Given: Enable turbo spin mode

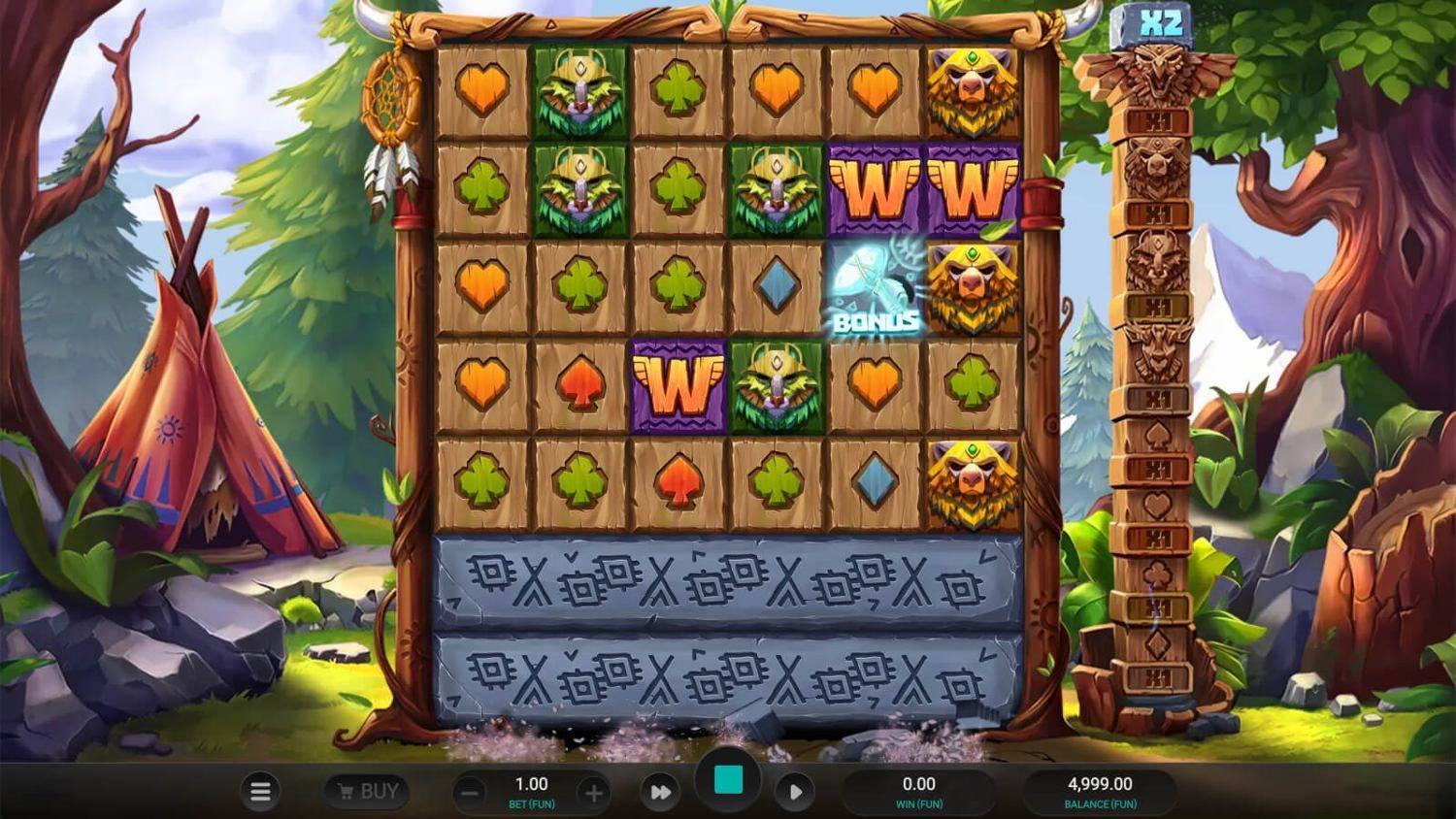Looking at the screenshot, I should (661, 791).
